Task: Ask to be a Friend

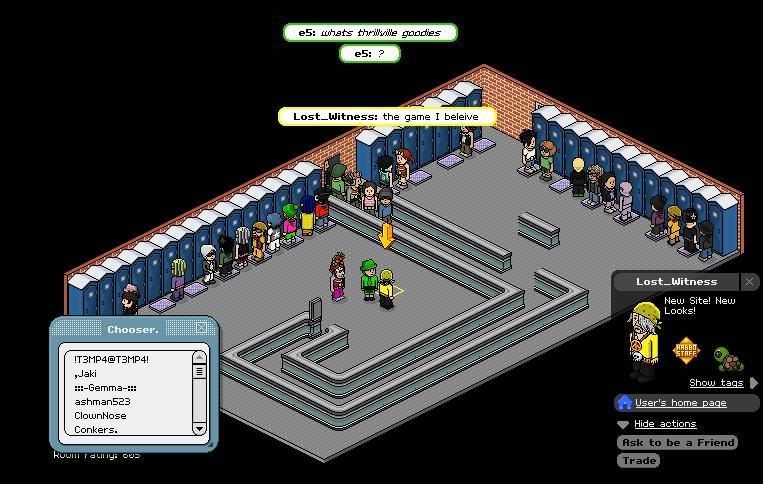Action: 677,442
